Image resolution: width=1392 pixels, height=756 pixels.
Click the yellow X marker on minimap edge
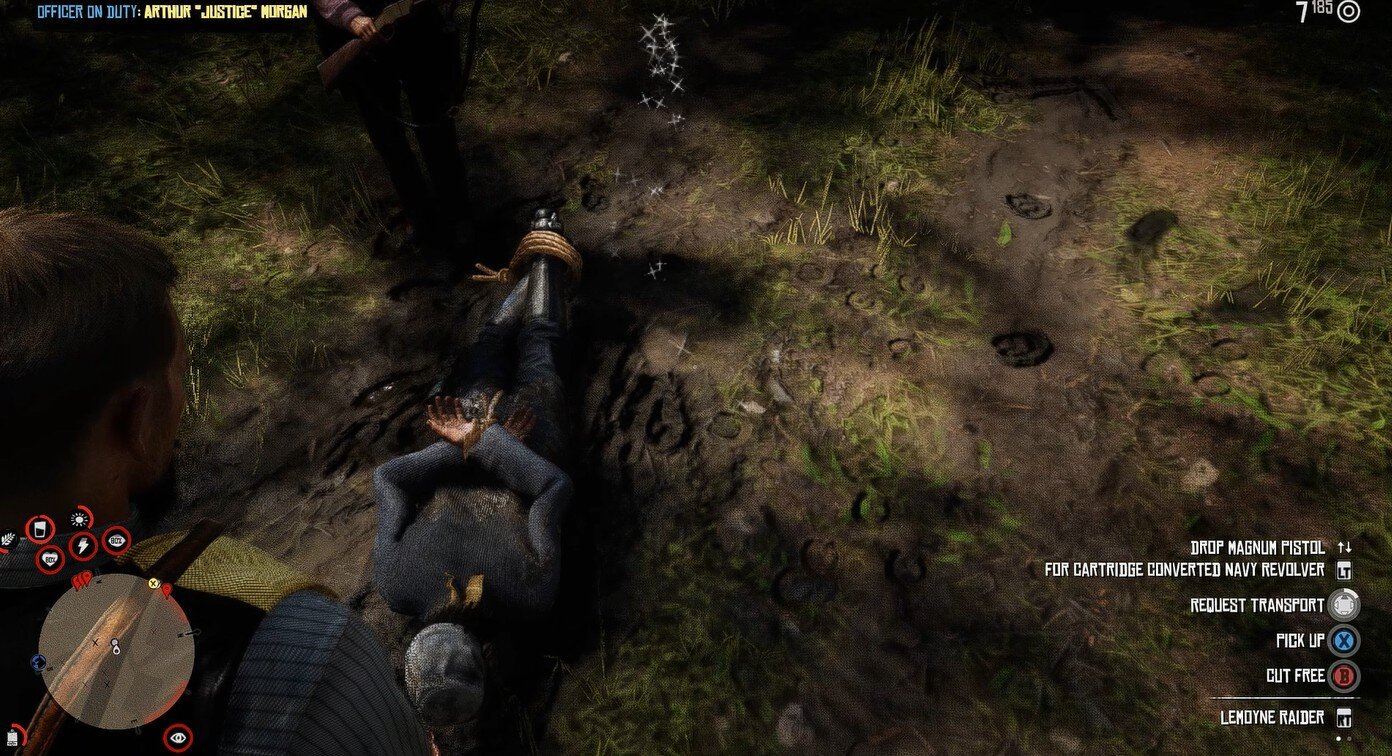coord(154,583)
